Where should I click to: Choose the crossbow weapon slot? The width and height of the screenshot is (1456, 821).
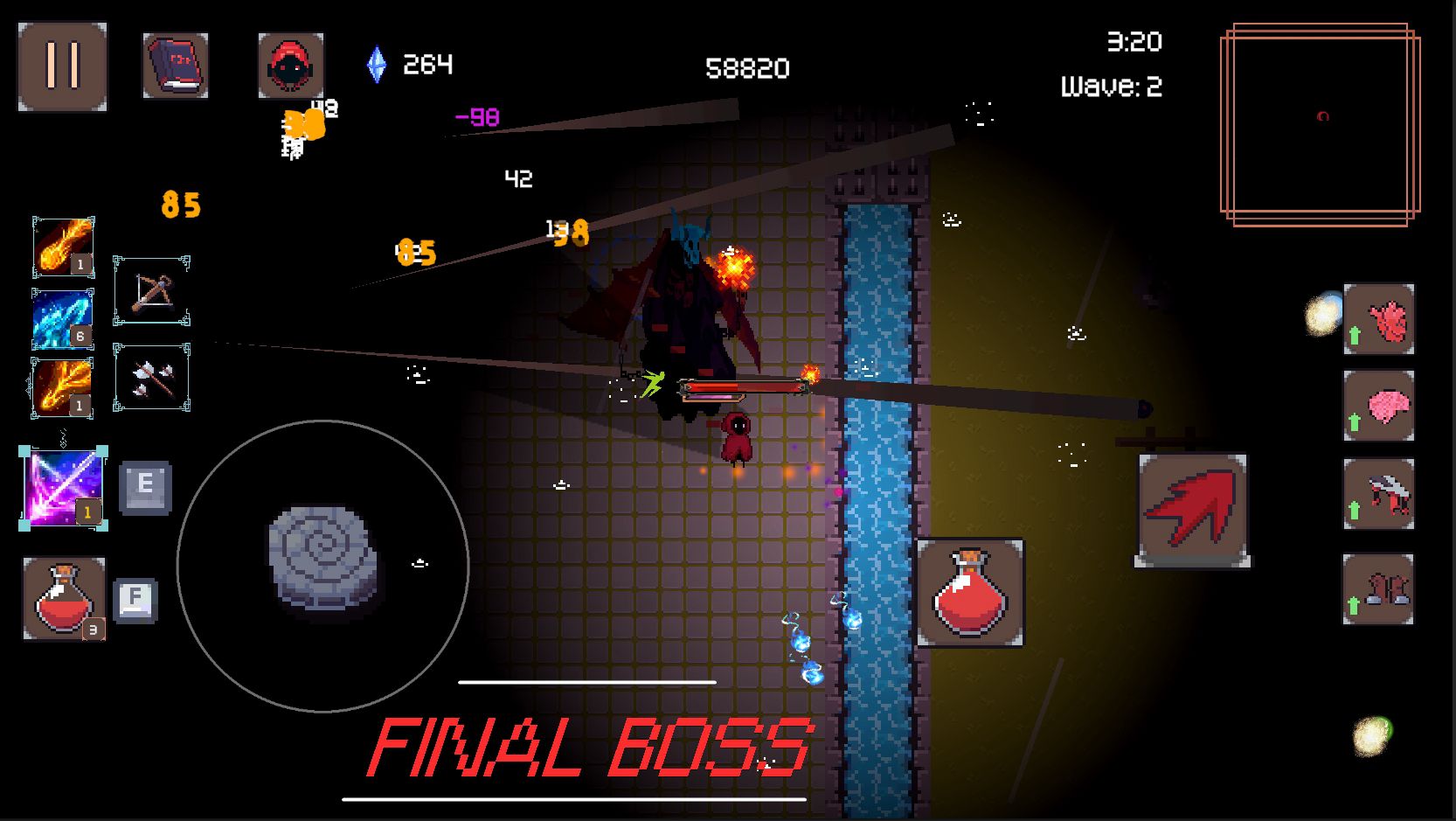click(x=151, y=291)
